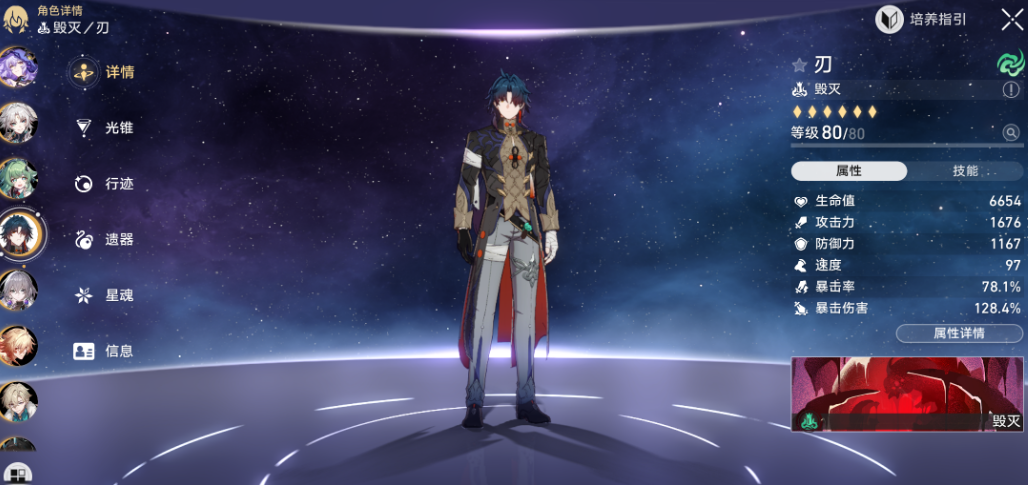
Task: Open the 星魂 eidolon menu
Action: pyautogui.click(x=103, y=296)
